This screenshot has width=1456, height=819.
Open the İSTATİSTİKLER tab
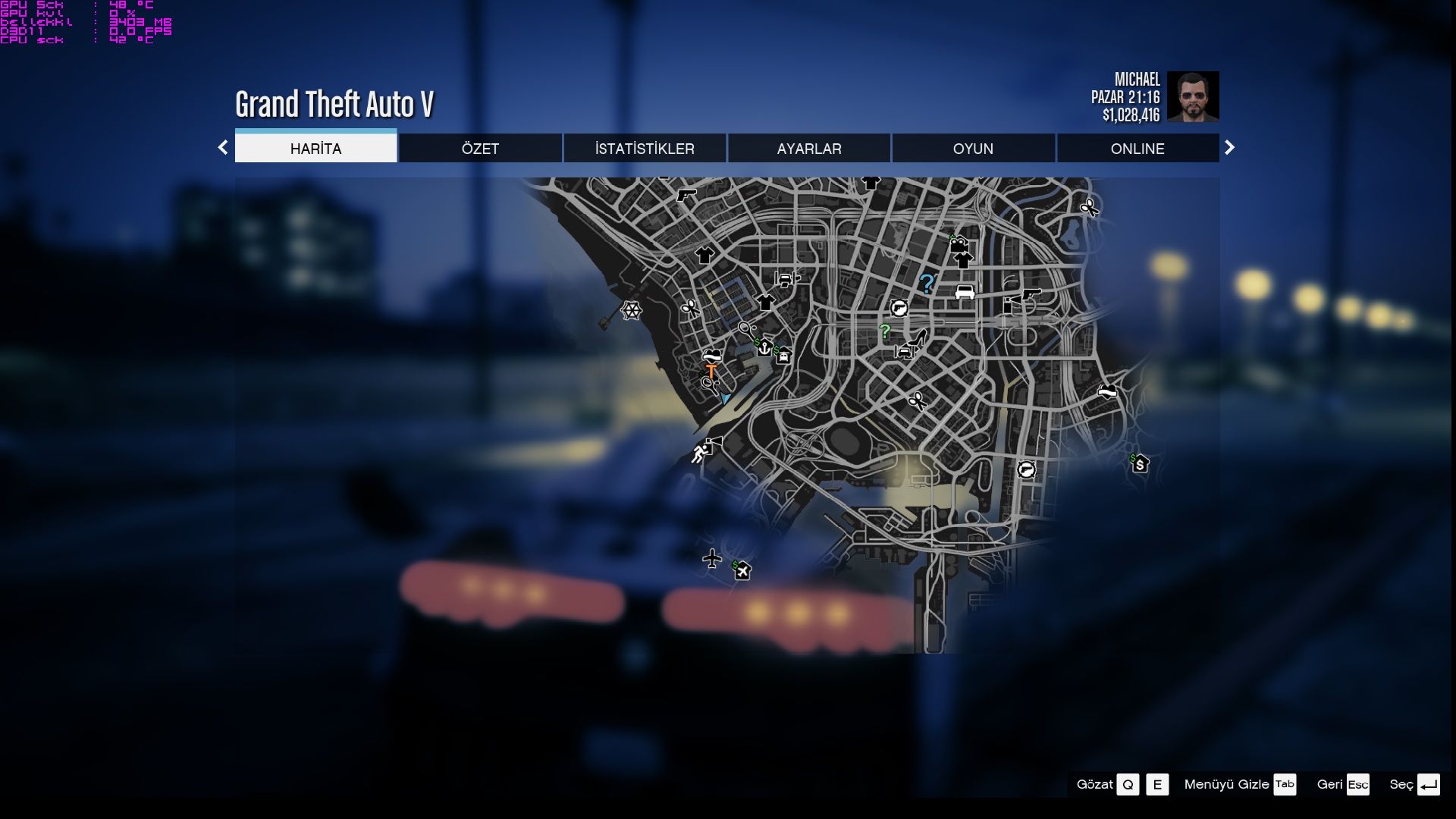pos(645,149)
